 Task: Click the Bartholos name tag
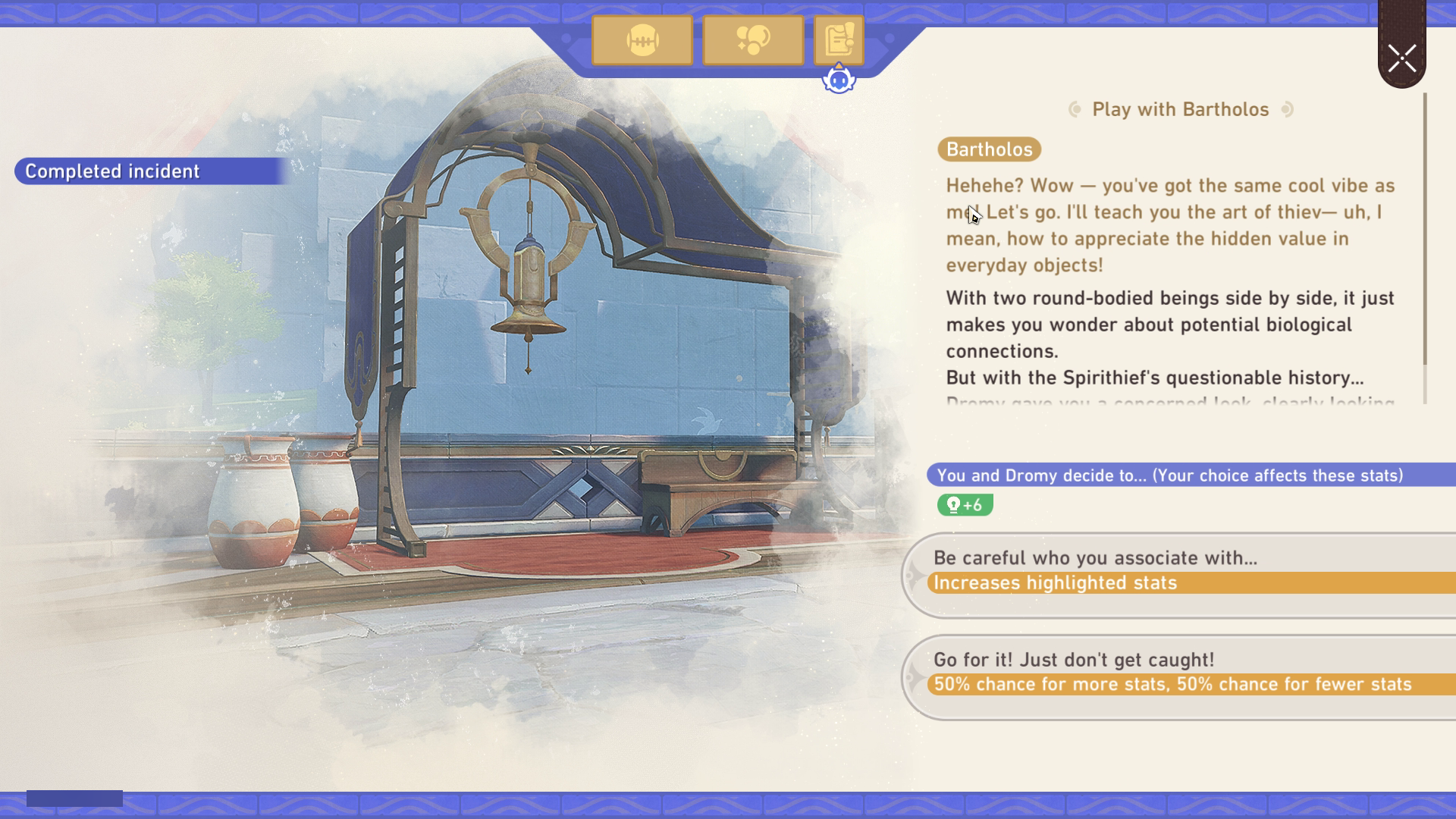[x=990, y=150]
